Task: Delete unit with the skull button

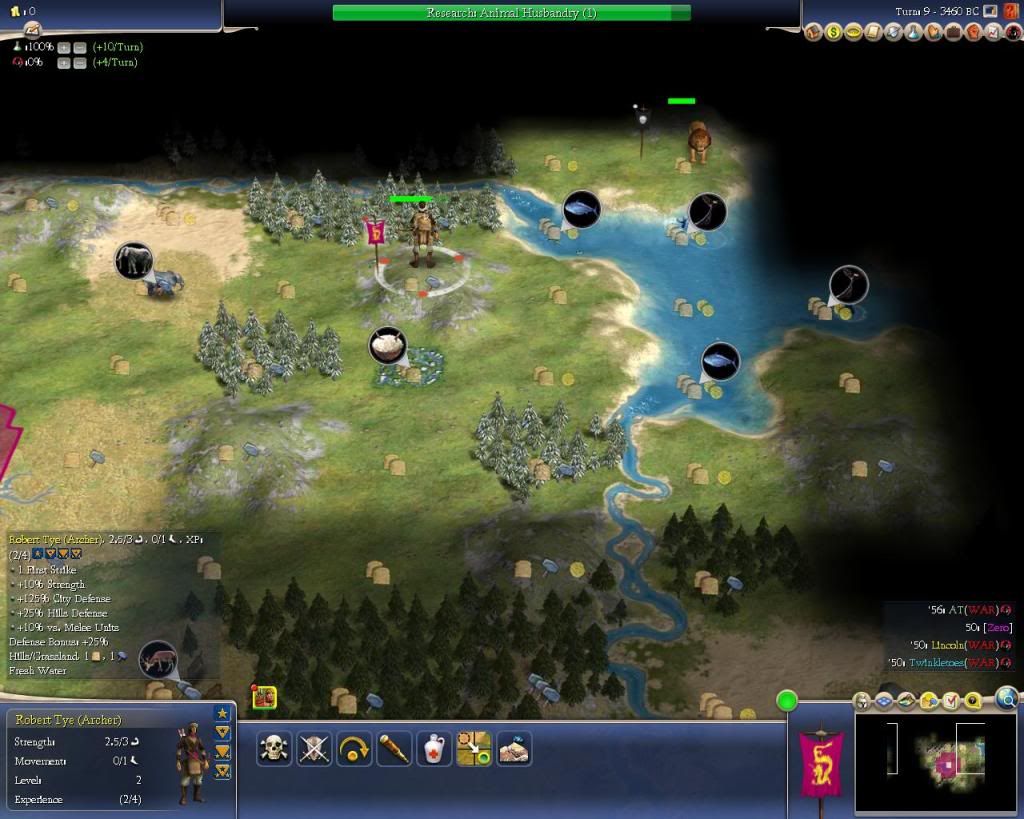Action: (x=274, y=748)
